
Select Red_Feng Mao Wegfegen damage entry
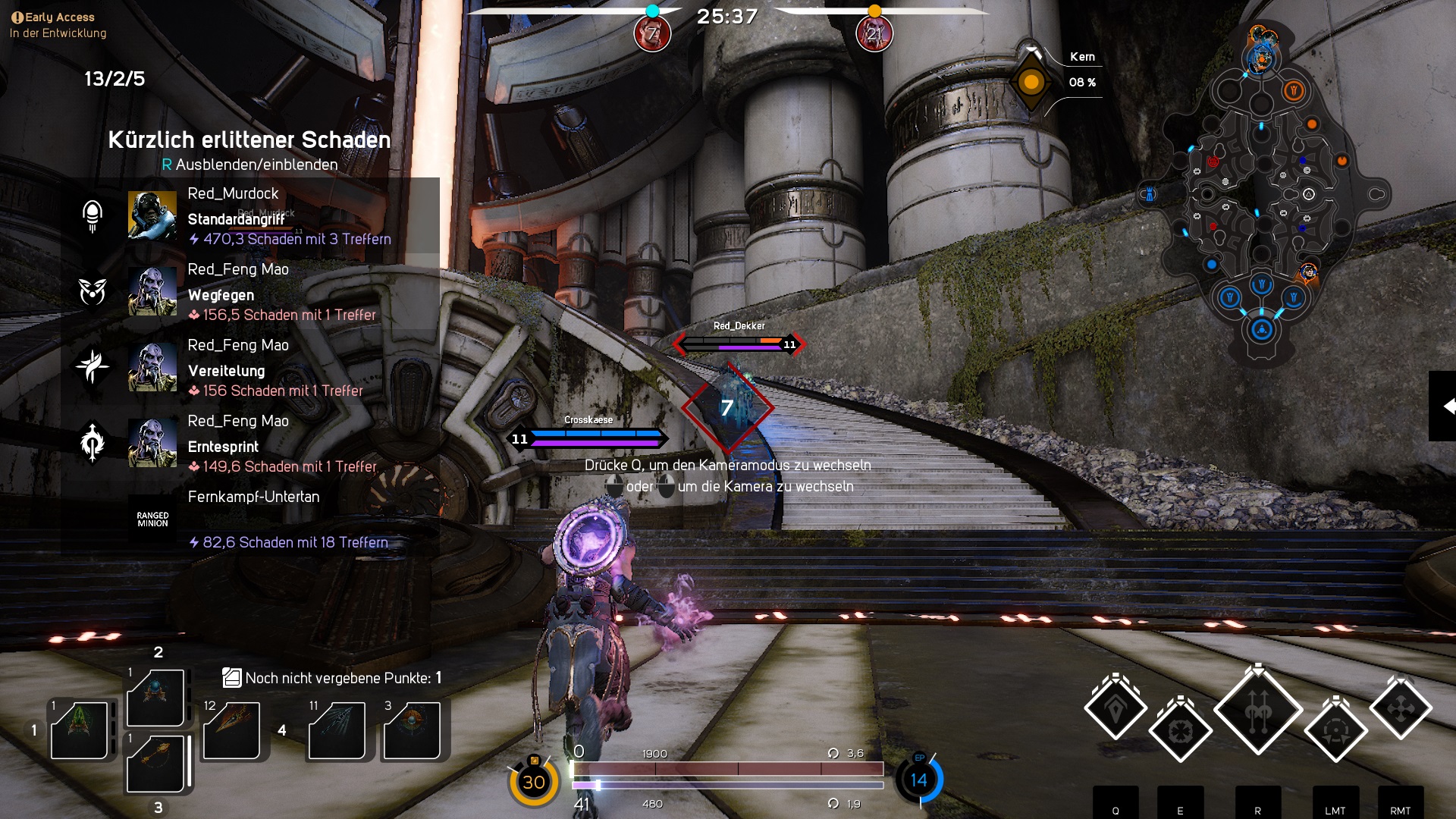[250, 292]
